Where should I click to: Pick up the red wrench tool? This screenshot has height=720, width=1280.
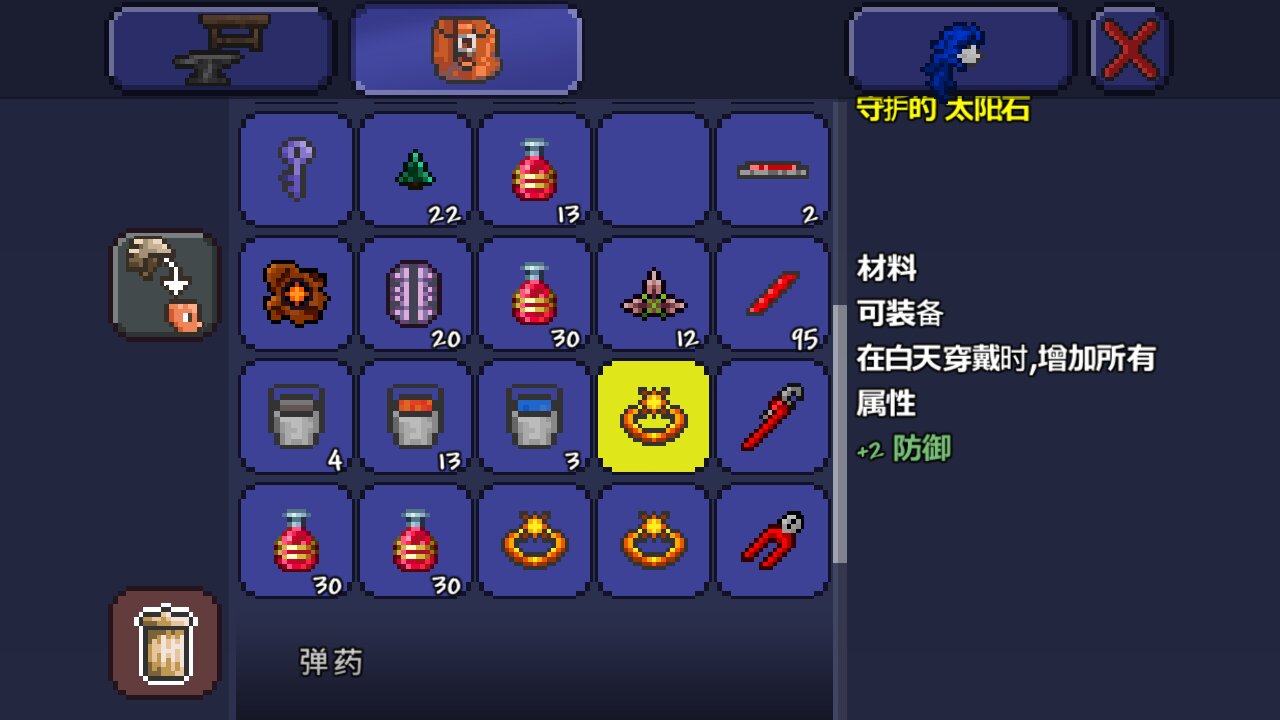[x=773, y=416]
